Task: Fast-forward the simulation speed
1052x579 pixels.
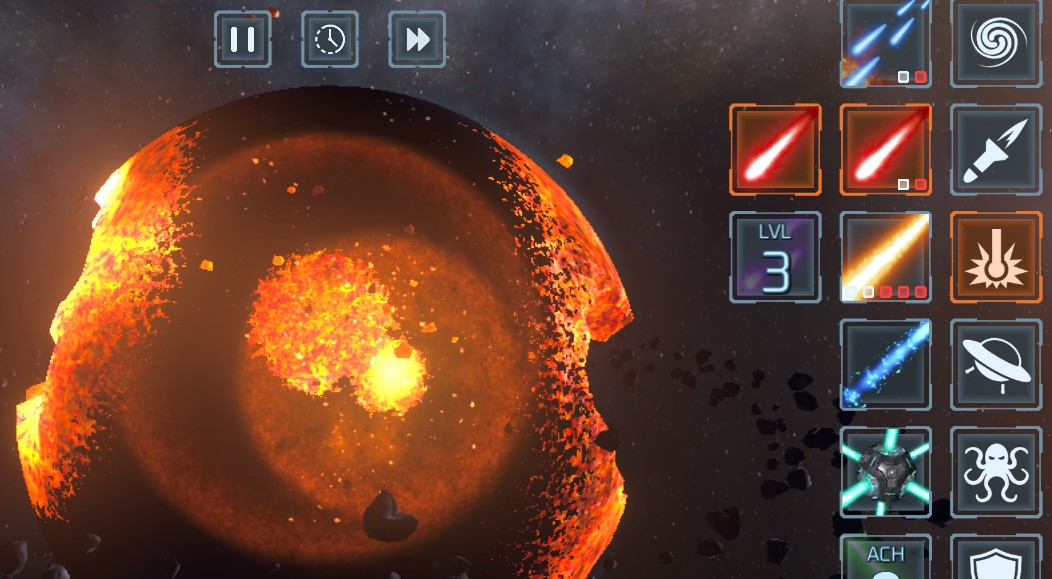Action: 417,40
